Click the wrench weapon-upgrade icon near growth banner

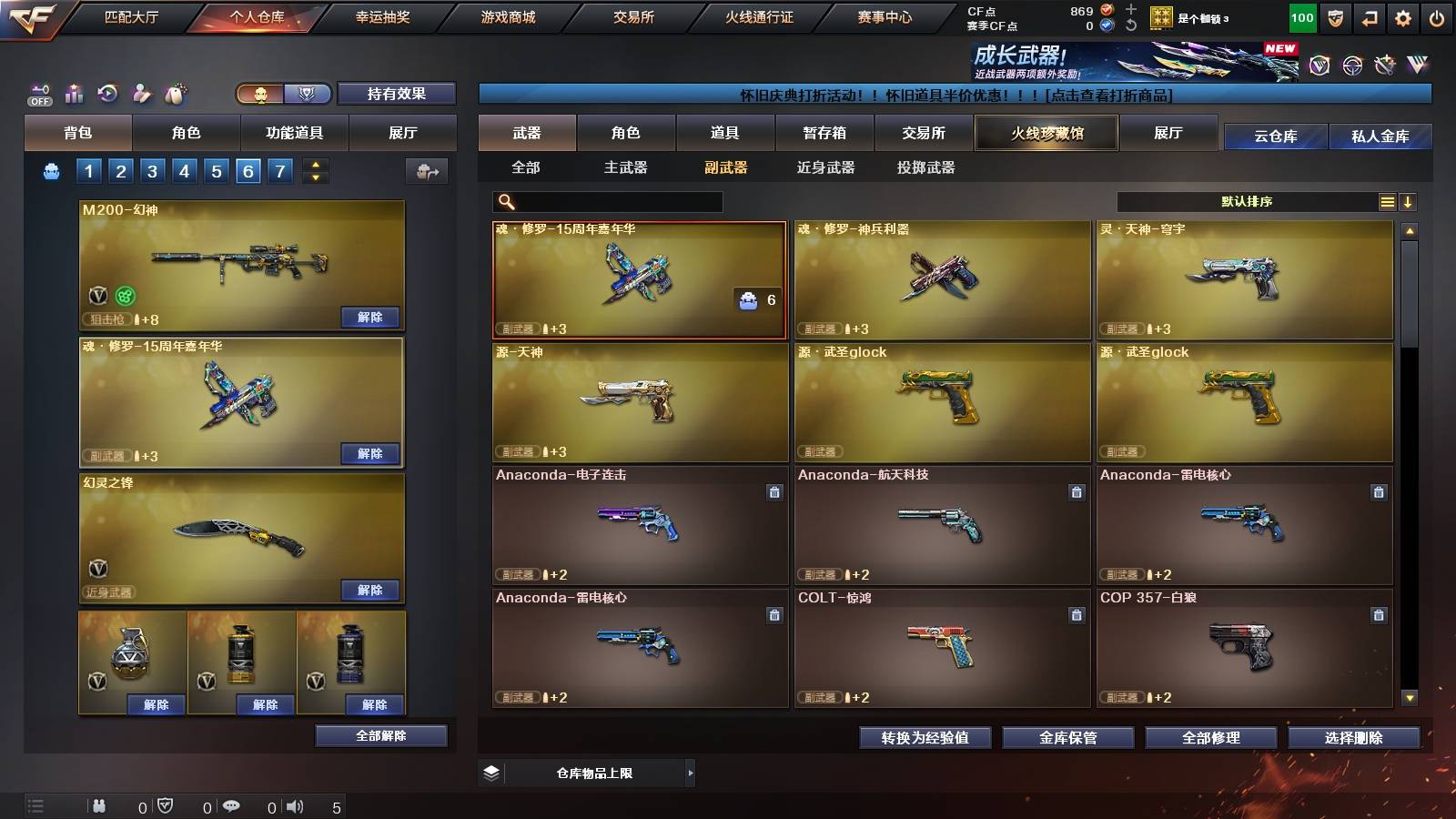pyautogui.click(x=1383, y=64)
